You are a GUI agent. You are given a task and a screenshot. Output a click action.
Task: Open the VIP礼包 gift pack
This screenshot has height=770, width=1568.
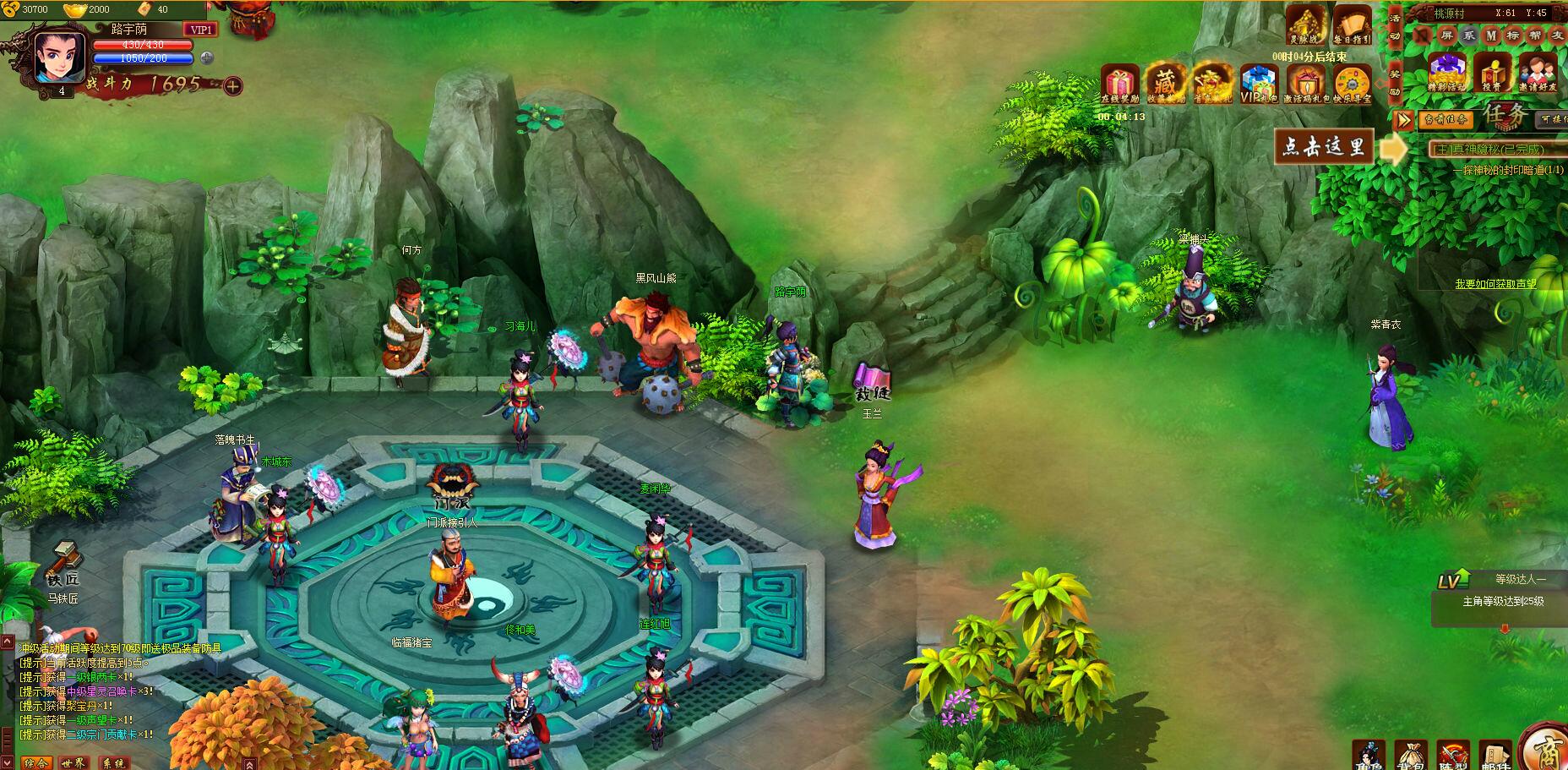click(1258, 84)
